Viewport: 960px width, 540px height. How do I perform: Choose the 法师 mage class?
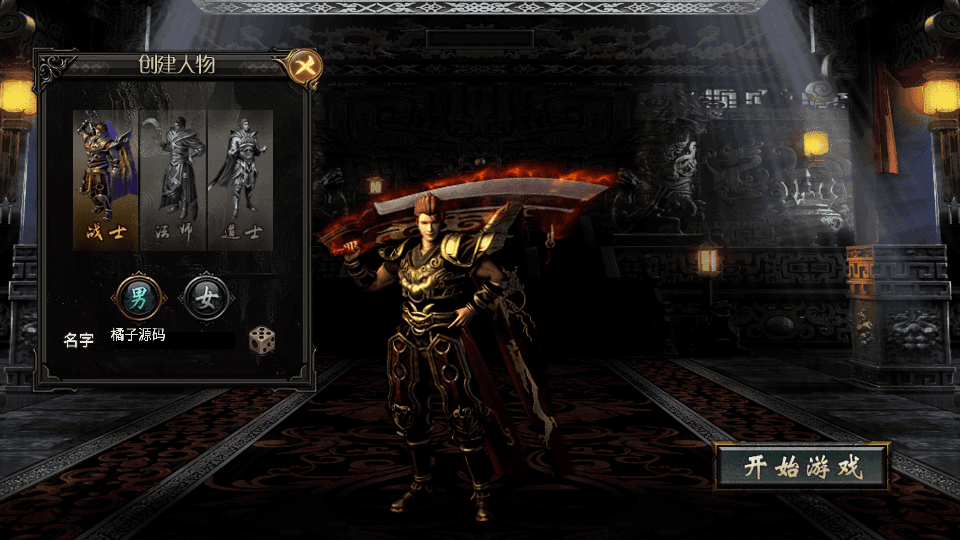[x=173, y=180]
